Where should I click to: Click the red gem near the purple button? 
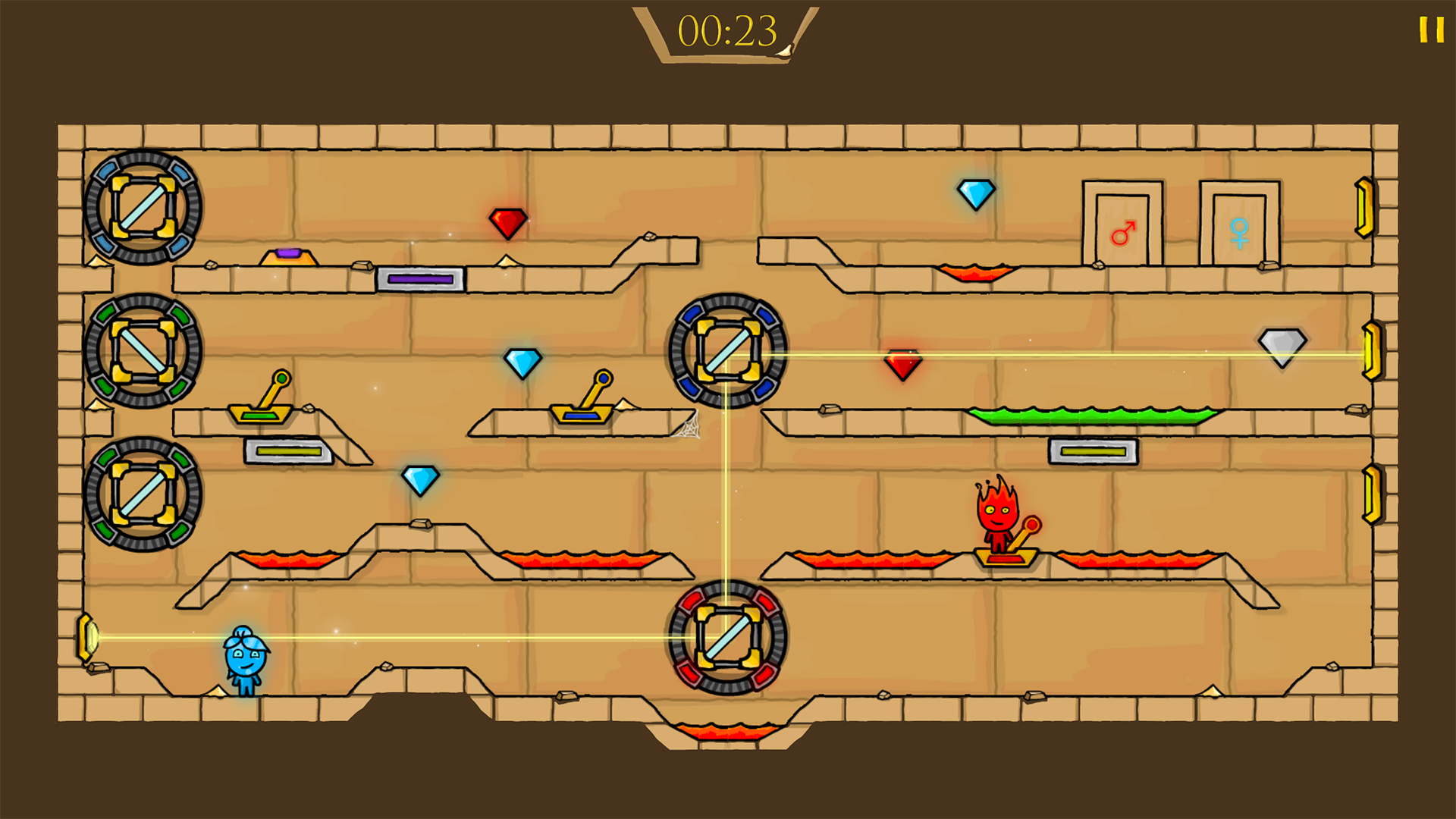(507, 223)
